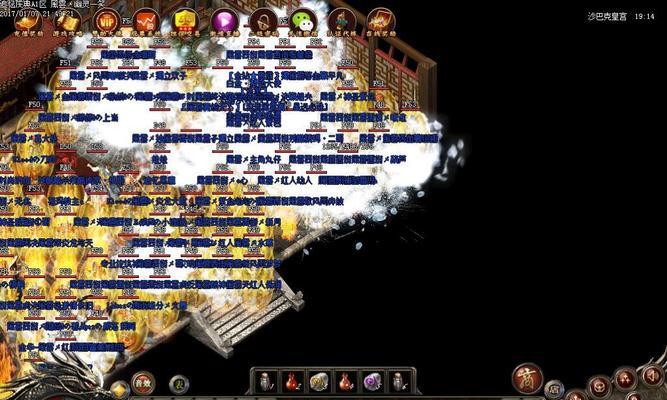Use the red potion in hotbar slot 2
This screenshot has height=400, width=667.
(292, 381)
